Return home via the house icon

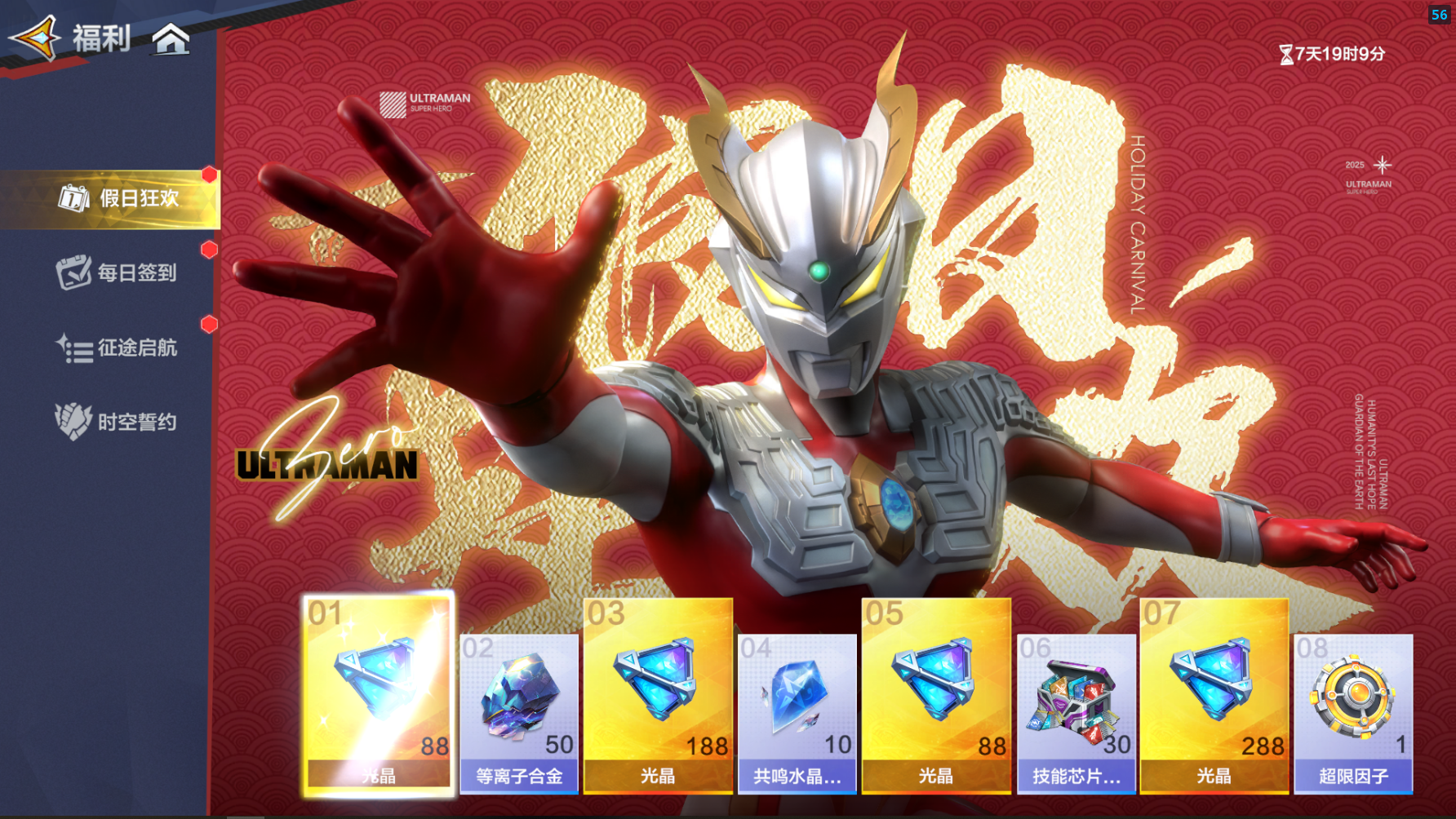(171, 38)
